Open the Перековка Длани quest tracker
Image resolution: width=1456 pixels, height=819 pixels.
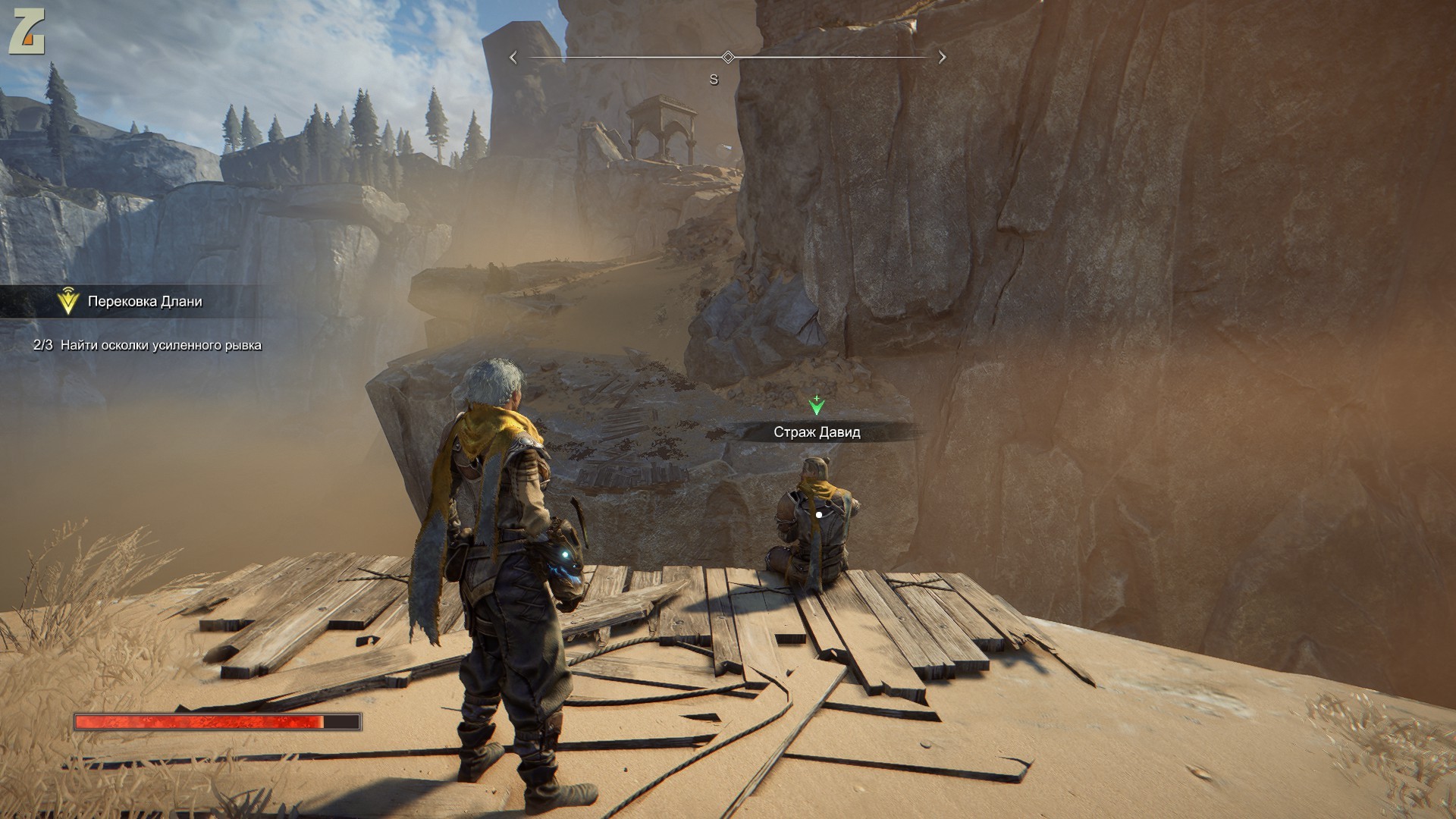[x=144, y=302]
